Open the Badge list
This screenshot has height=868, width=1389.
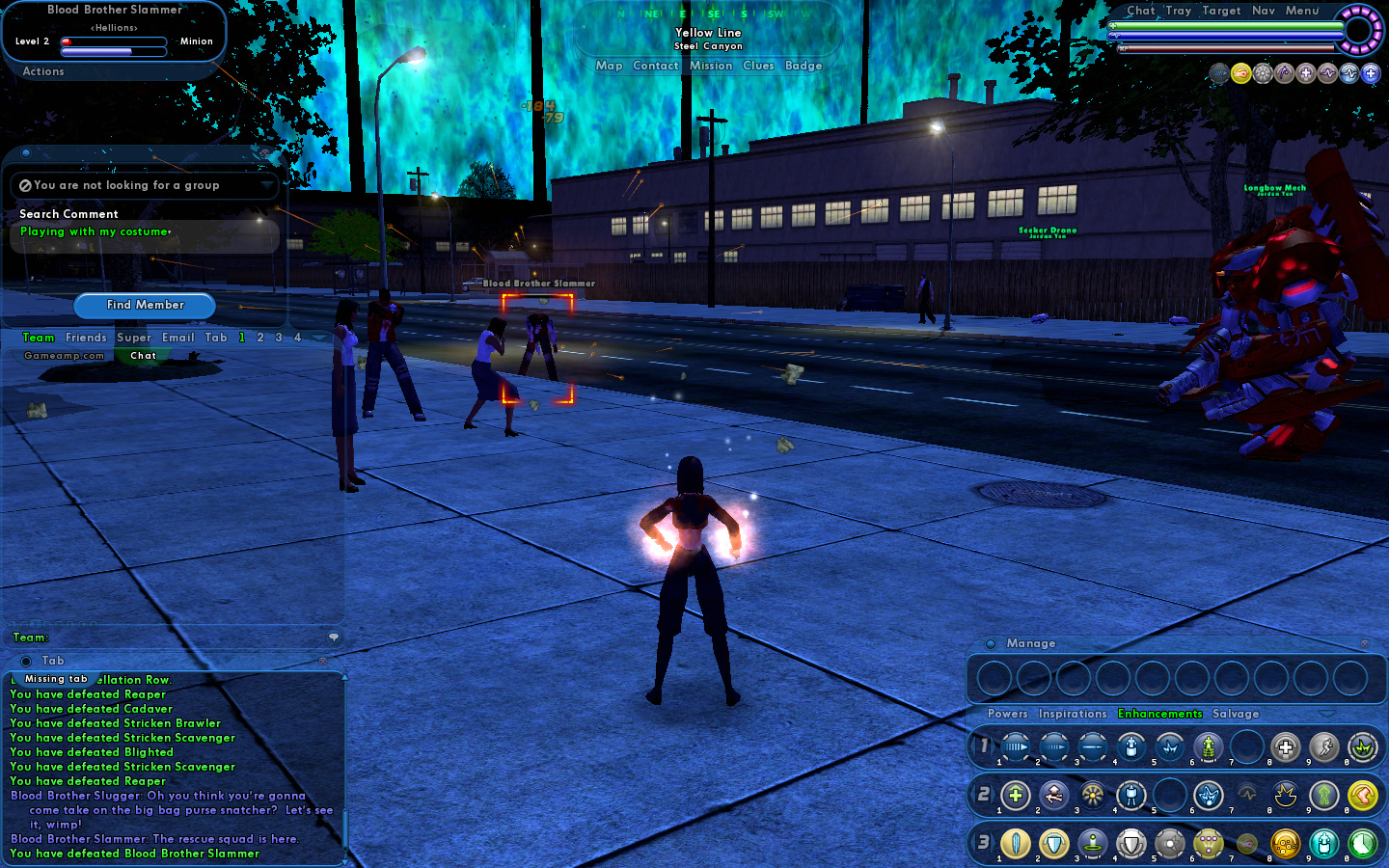(x=803, y=66)
